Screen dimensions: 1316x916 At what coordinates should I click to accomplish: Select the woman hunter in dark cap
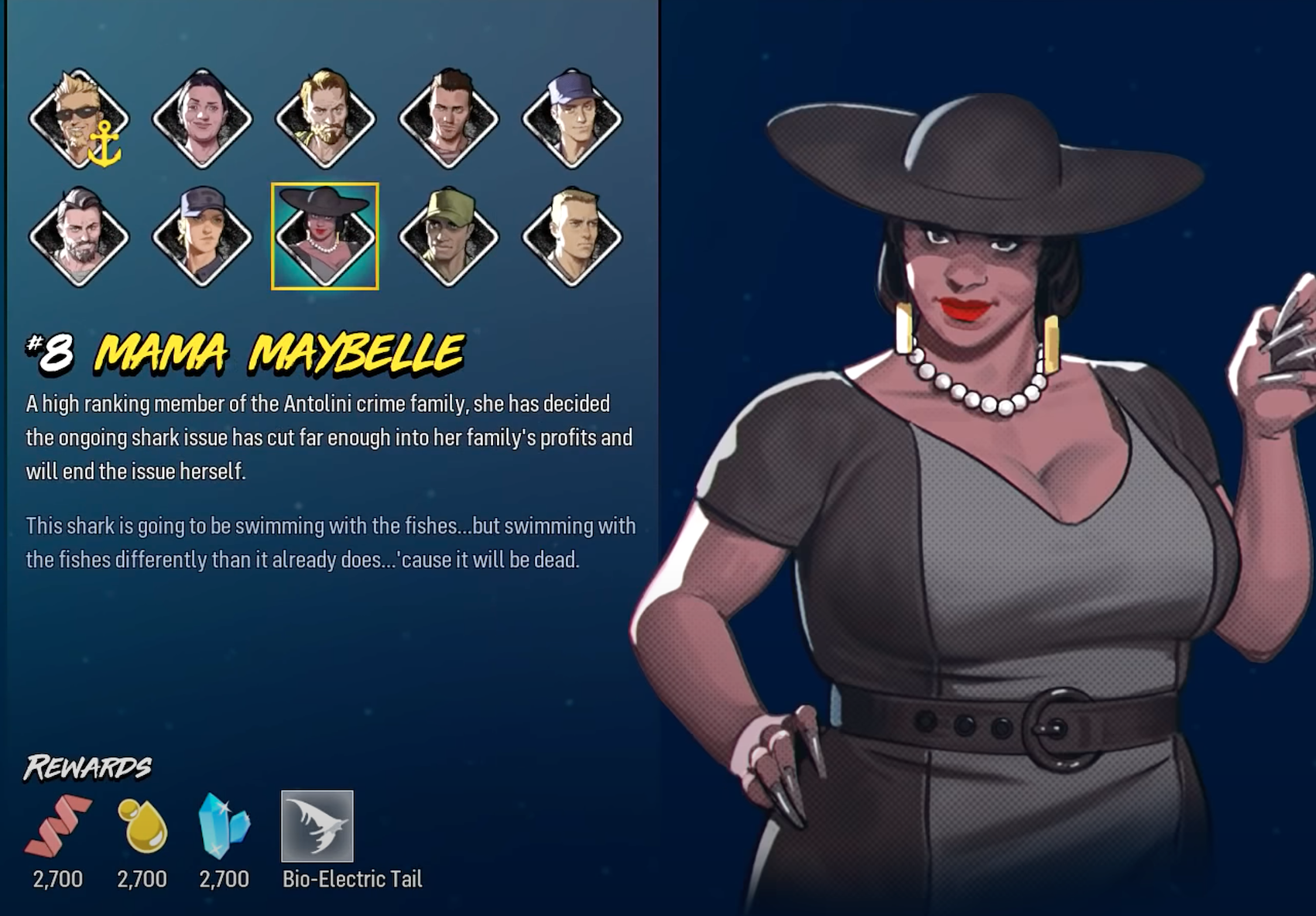(202, 236)
